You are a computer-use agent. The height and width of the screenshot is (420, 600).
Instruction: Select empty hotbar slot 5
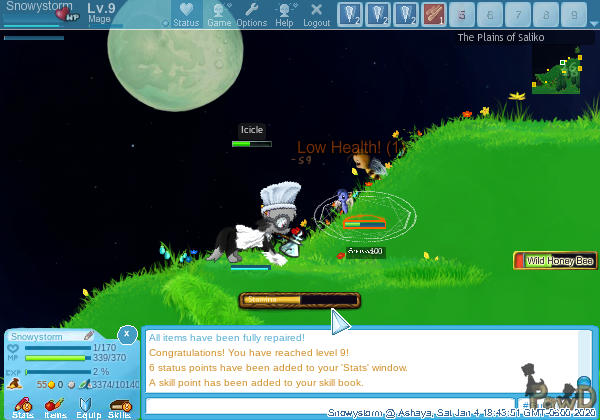[462, 14]
